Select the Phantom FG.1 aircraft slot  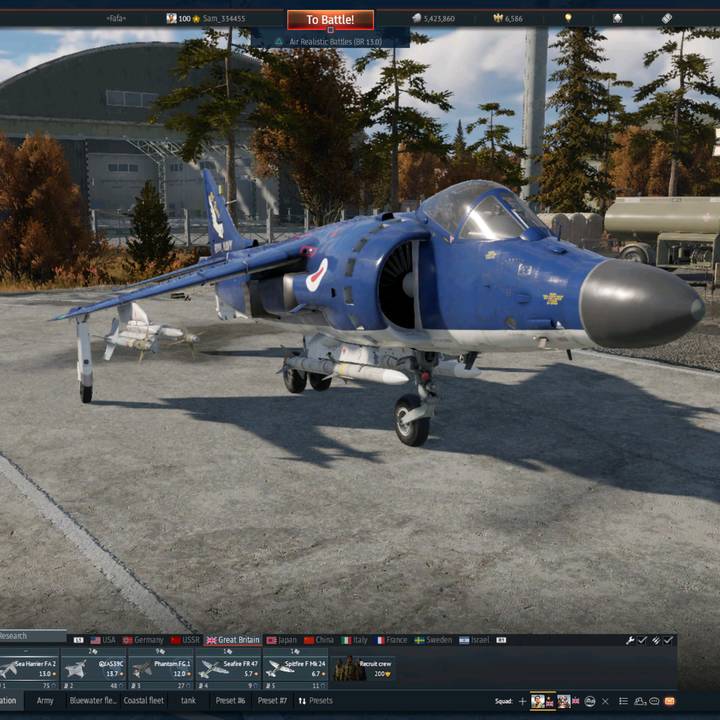coord(159,667)
